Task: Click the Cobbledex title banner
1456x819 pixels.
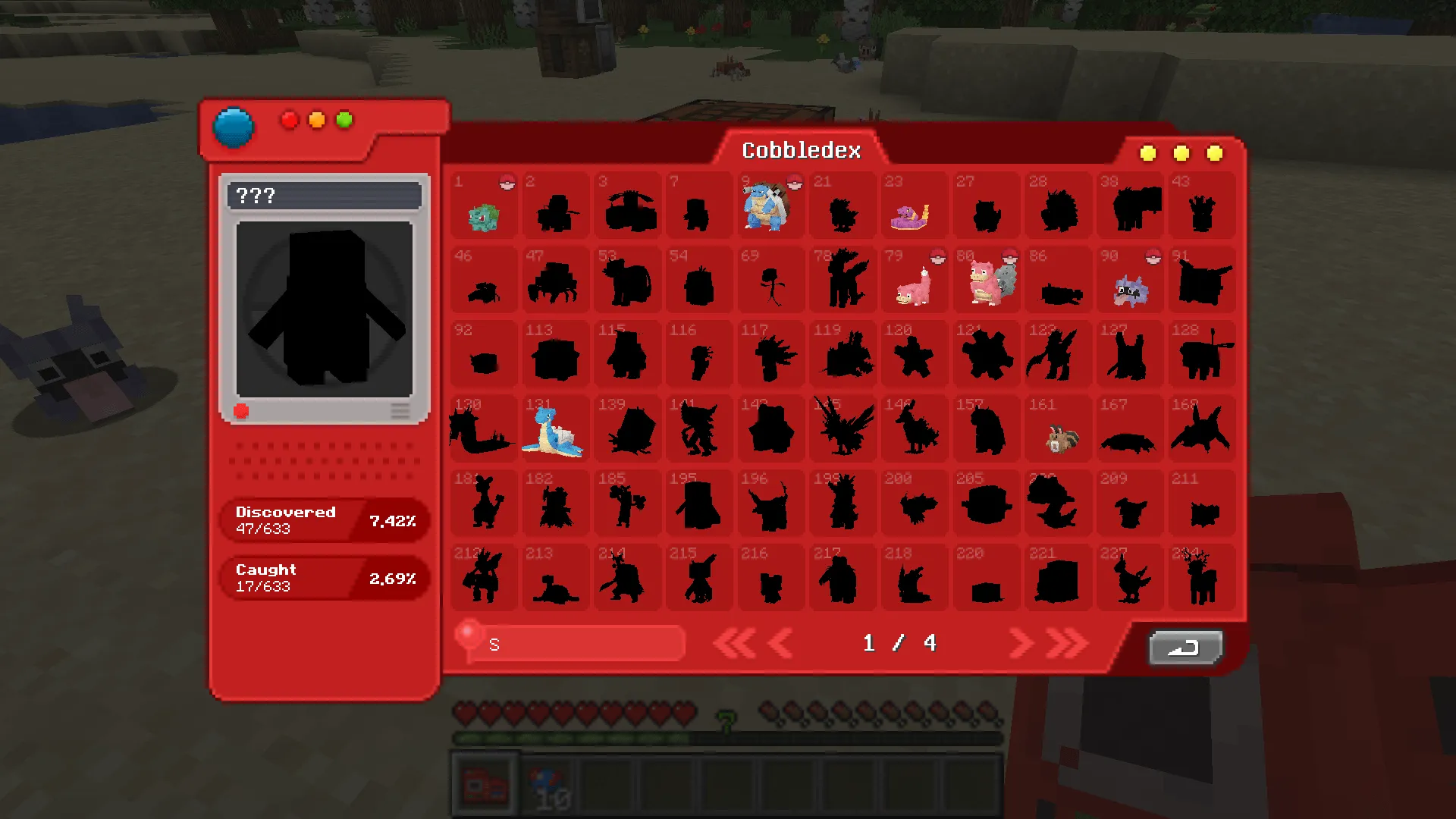Action: pyautogui.click(x=801, y=150)
